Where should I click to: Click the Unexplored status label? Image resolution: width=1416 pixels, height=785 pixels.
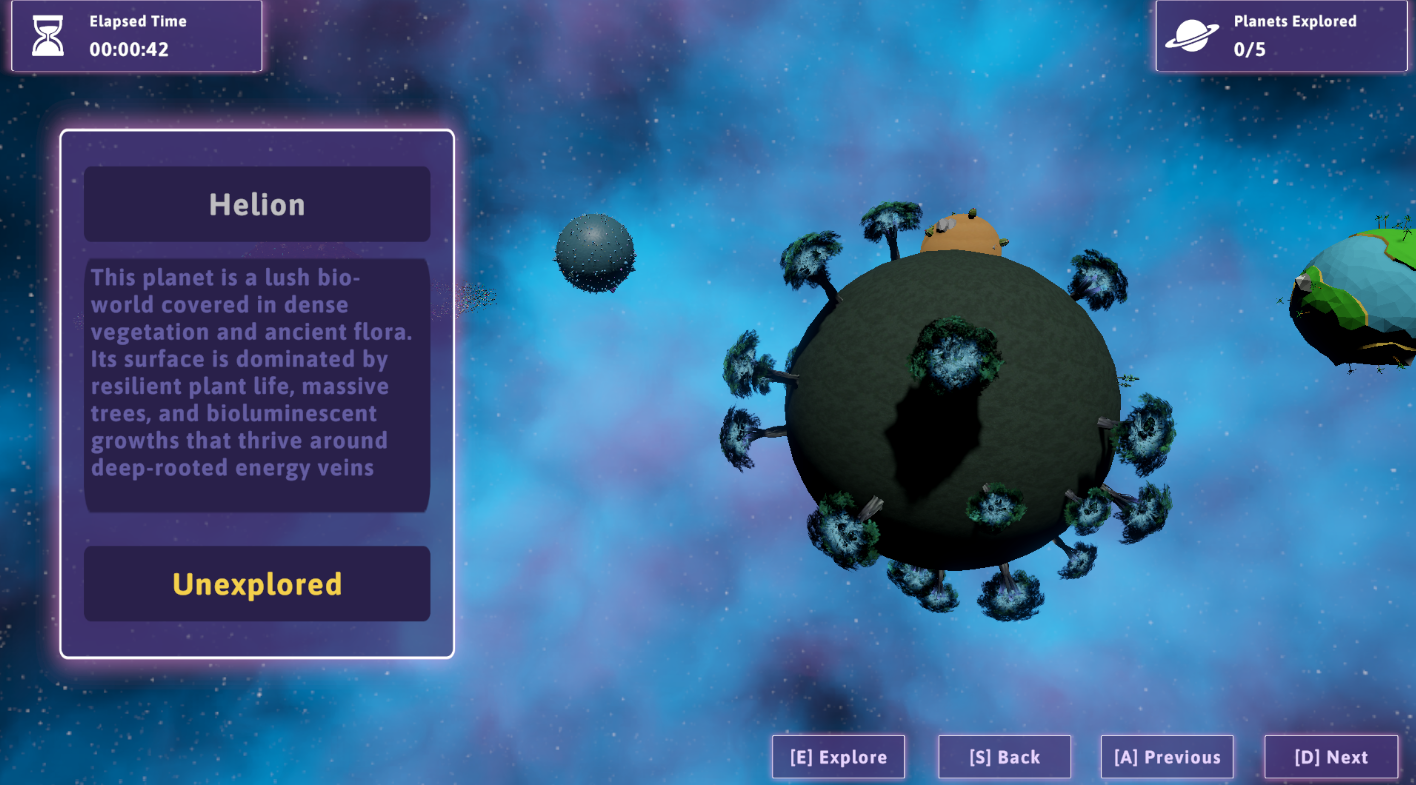256,583
